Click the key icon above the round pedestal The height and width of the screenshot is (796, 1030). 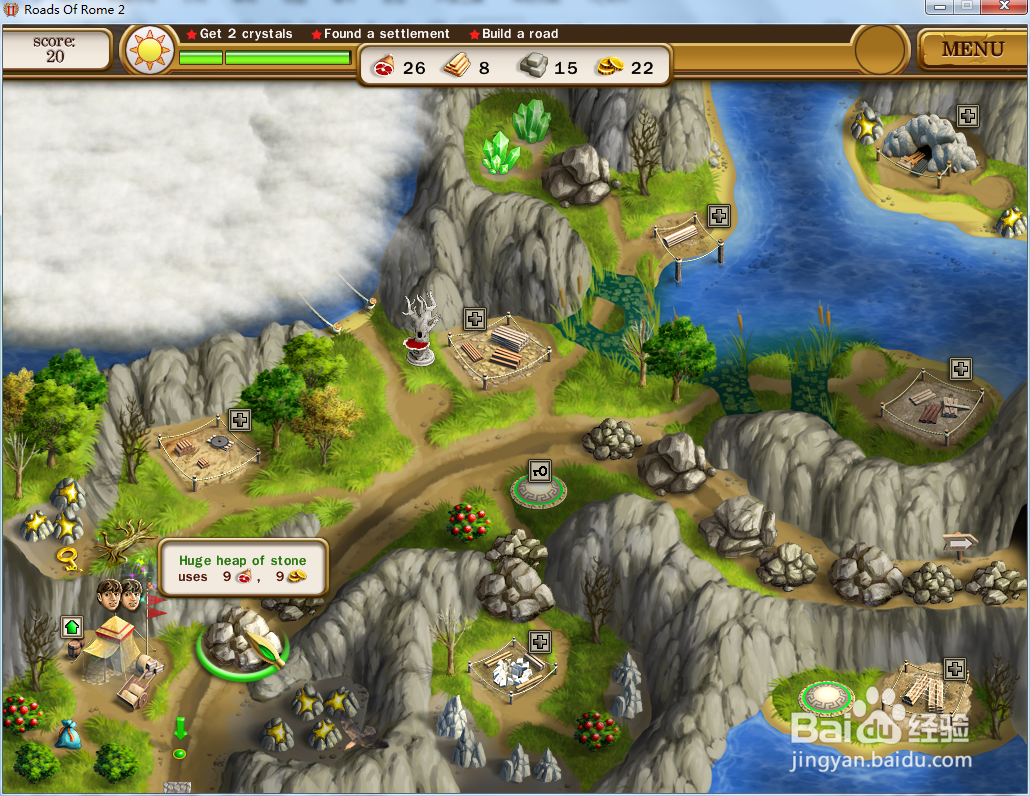[540, 470]
